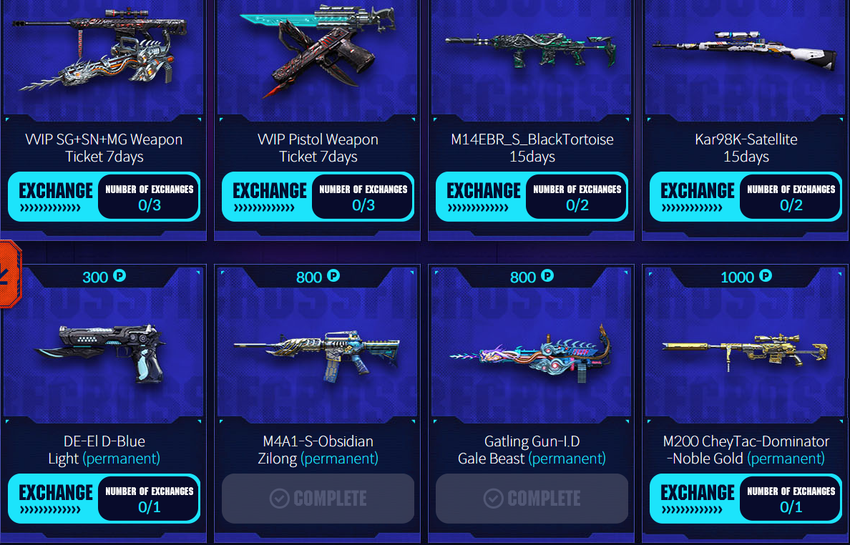Click the M4A1-S-Obsidian Zilong Complete button
Image resolution: width=850 pixels, height=545 pixels.
pos(318,498)
